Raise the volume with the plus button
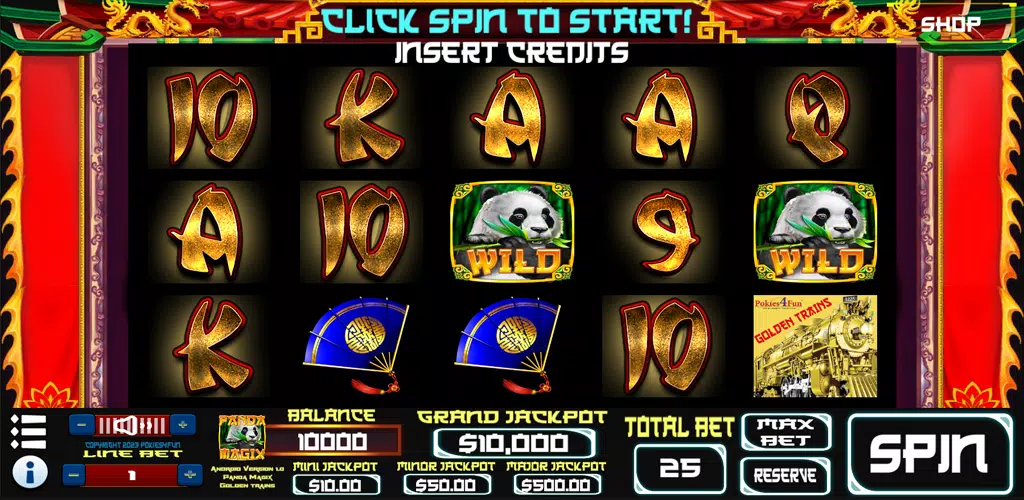This screenshot has height=500, width=1024. click(x=182, y=424)
